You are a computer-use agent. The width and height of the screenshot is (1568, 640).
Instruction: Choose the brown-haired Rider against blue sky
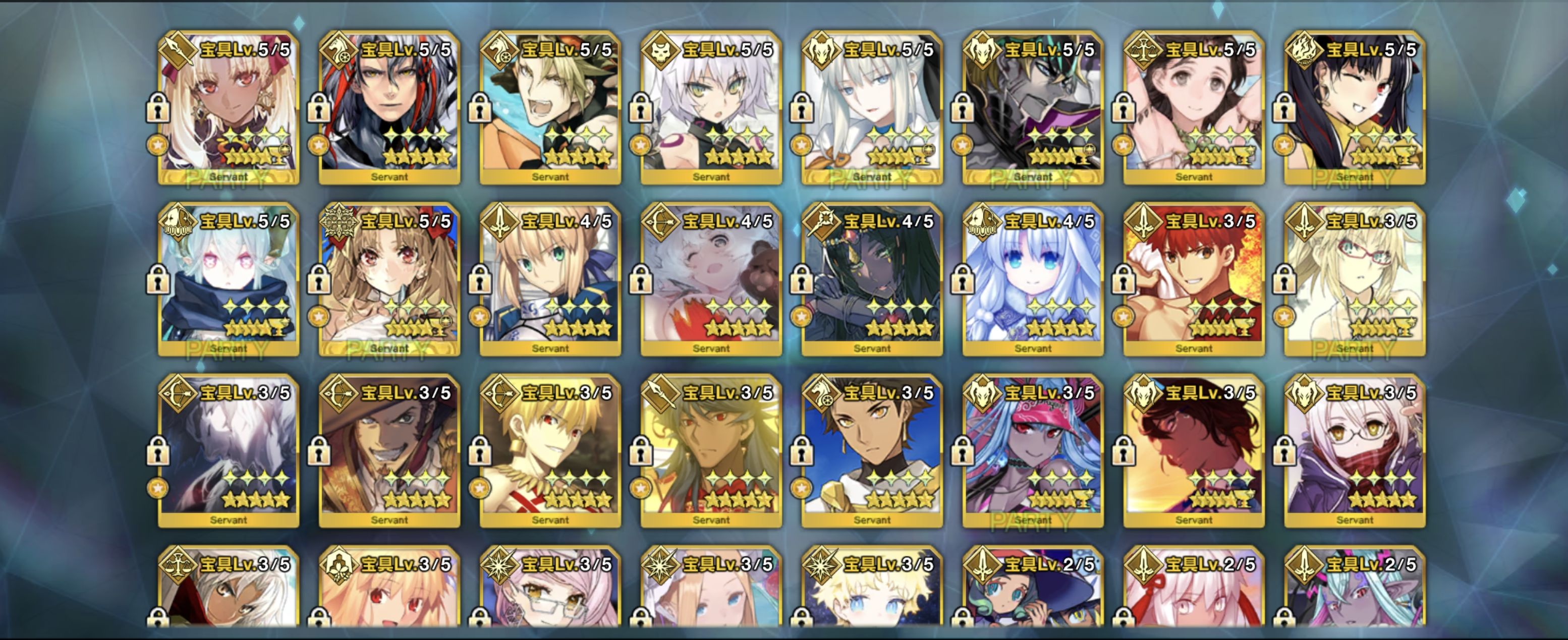pyautogui.click(x=872, y=451)
